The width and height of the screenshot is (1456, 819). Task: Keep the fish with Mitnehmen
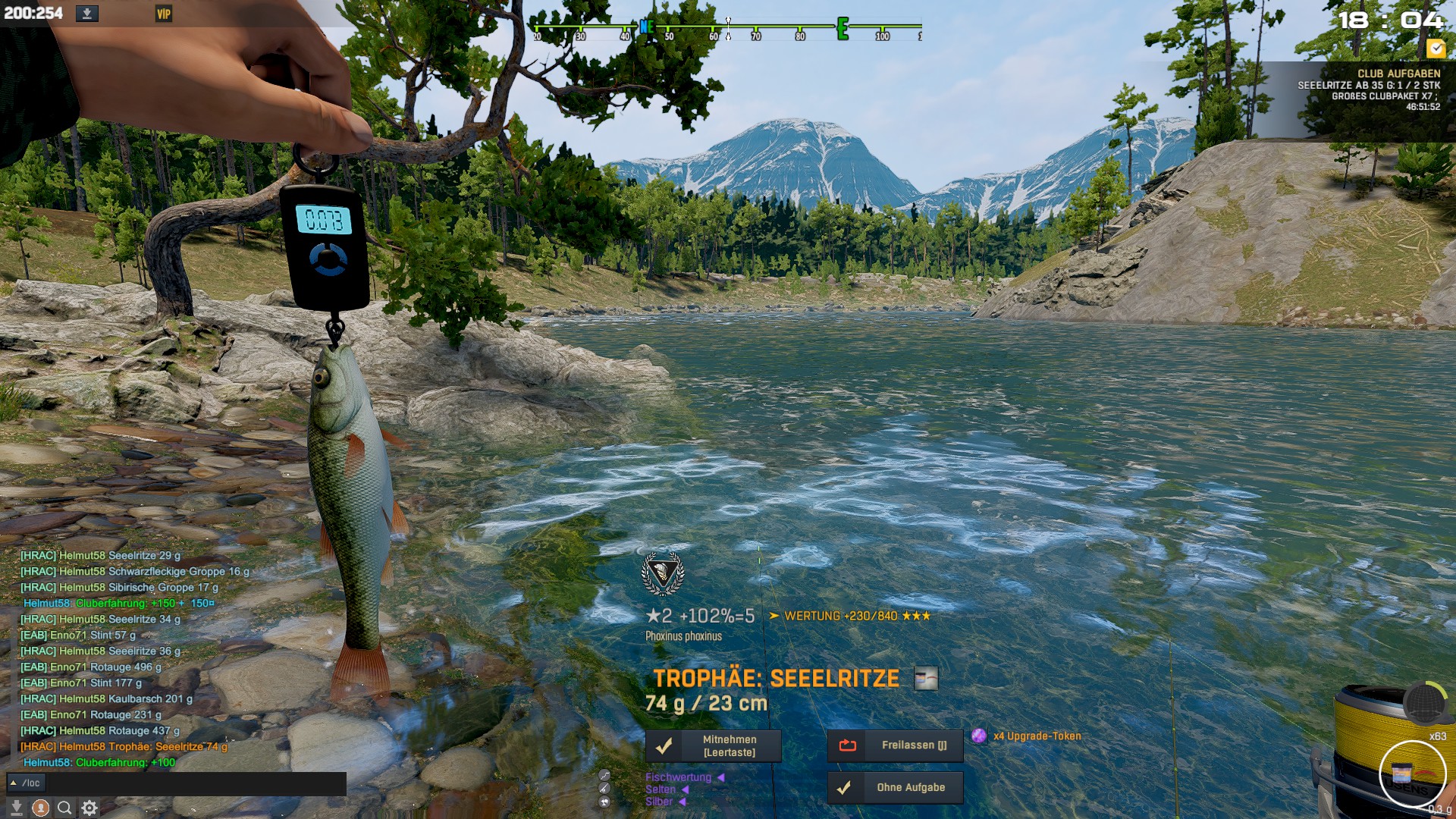pyautogui.click(x=713, y=745)
